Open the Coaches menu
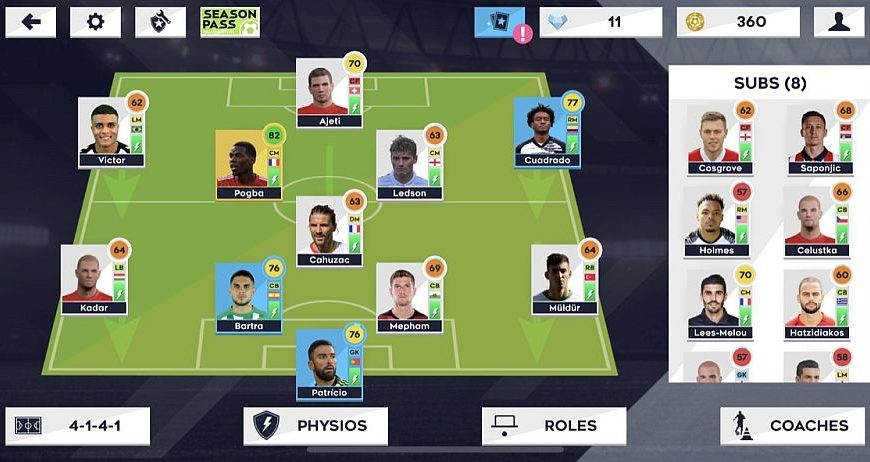Screen dimensions: 870x462 point(792,426)
